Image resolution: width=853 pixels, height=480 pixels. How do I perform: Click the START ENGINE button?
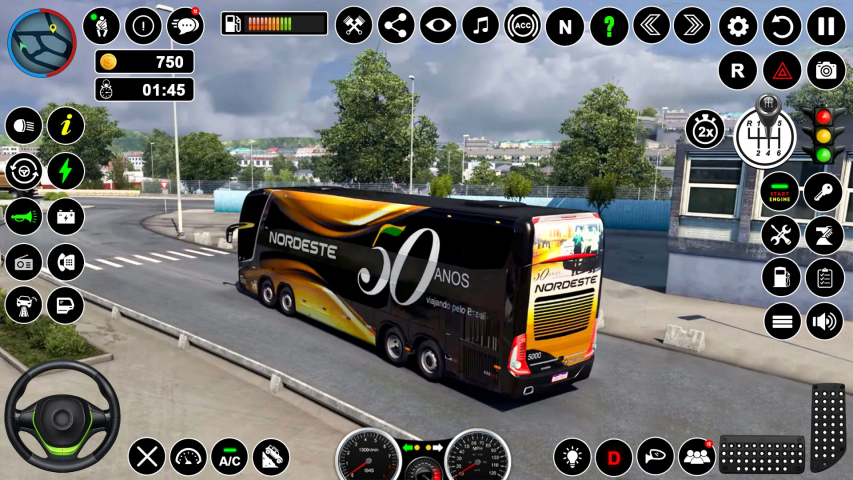coord(780,192)
